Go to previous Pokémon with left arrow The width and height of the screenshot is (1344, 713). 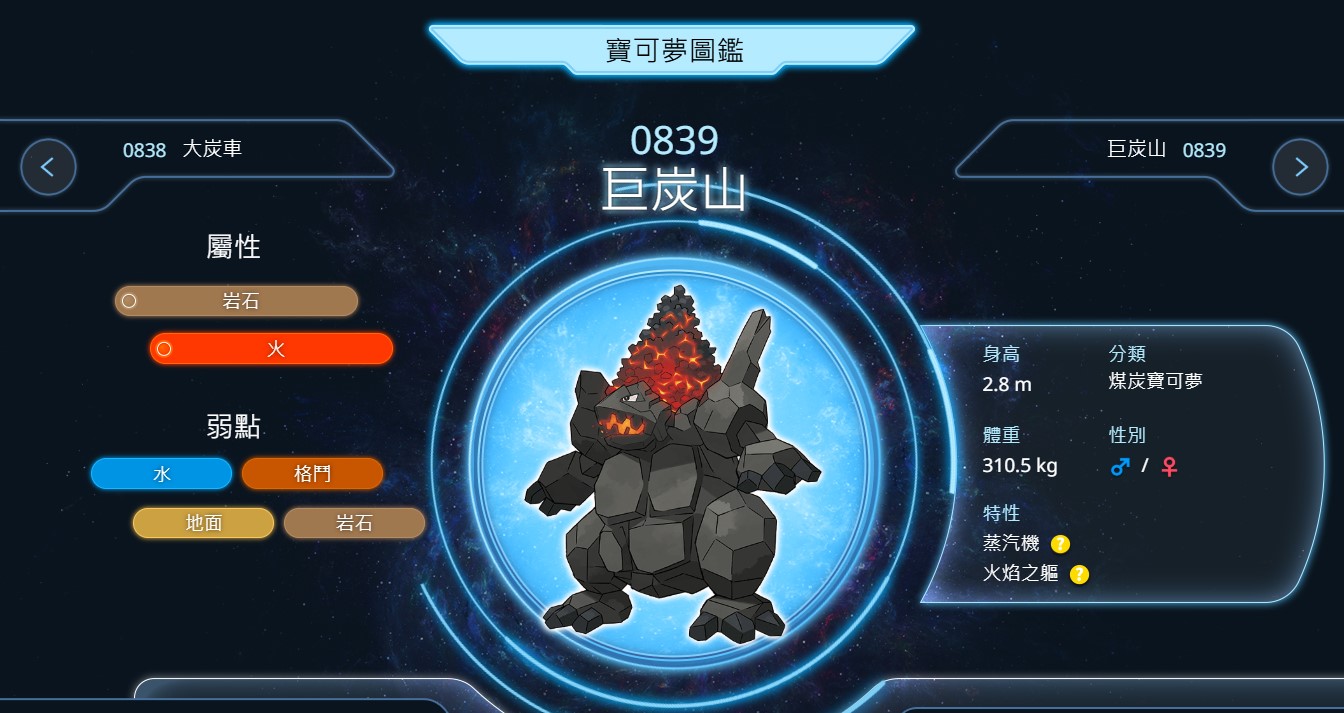[48, 167]
